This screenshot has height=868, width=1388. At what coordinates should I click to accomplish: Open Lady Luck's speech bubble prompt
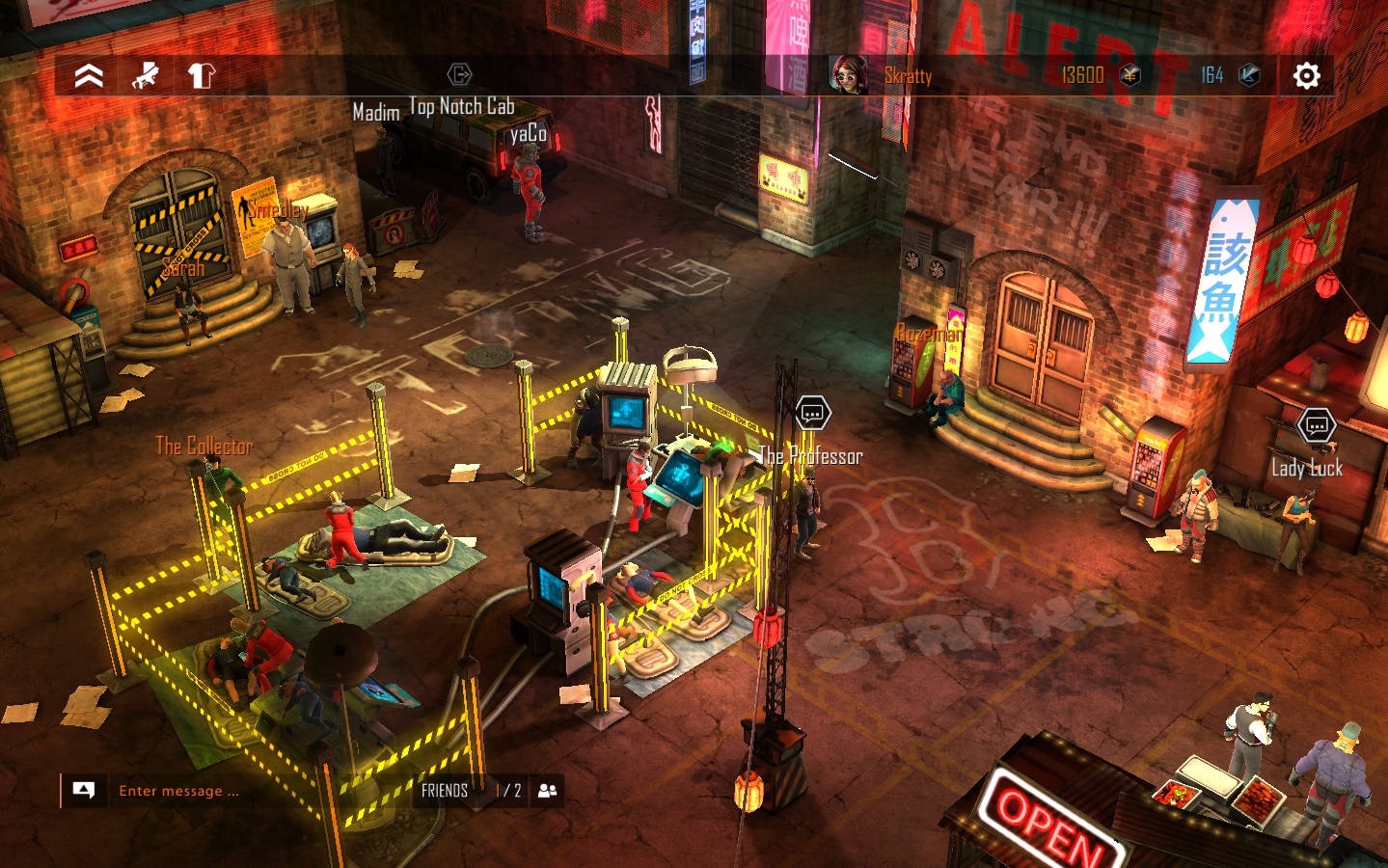coord(1316,424)
